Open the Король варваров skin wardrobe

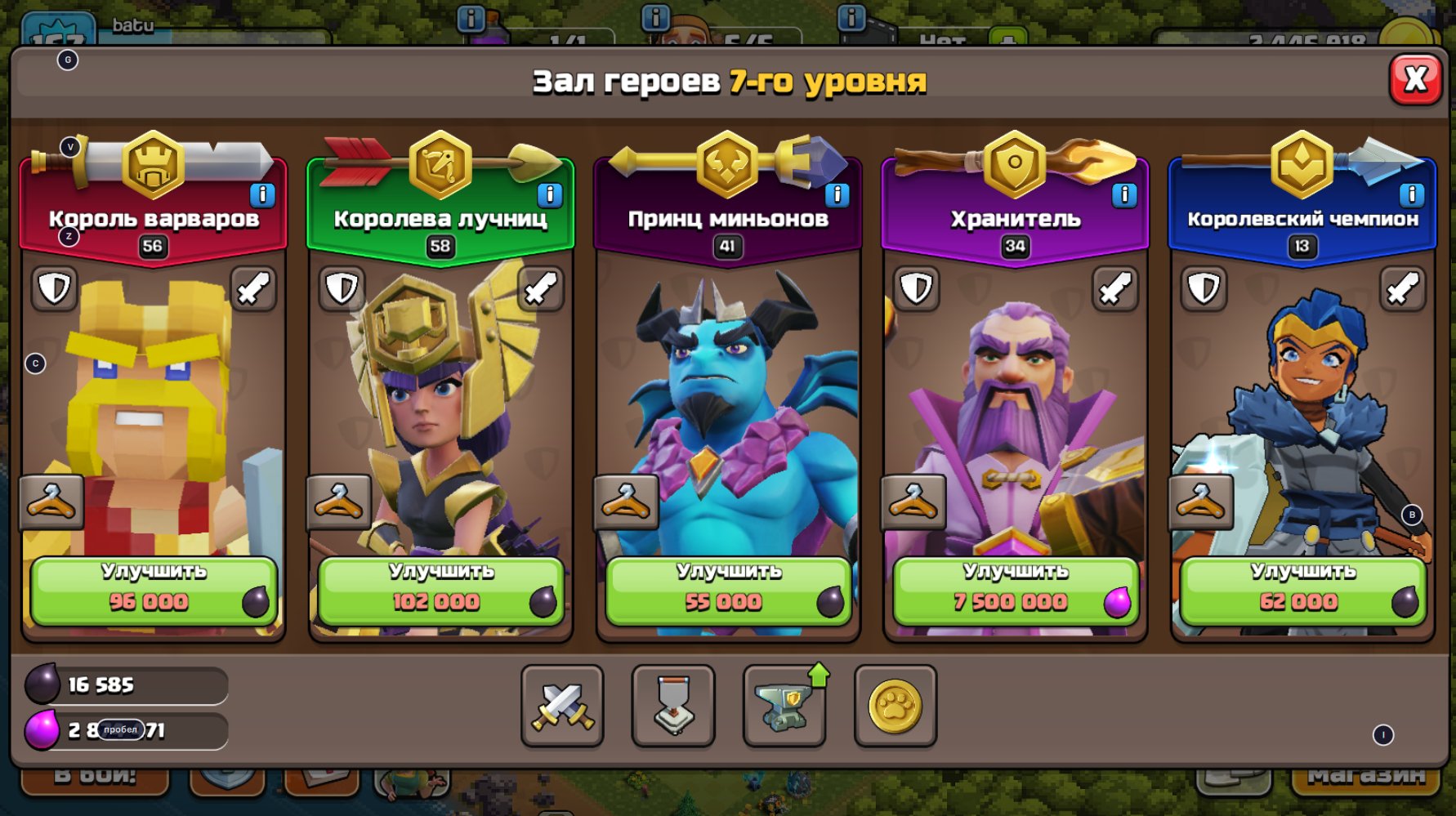pos(53,502)
